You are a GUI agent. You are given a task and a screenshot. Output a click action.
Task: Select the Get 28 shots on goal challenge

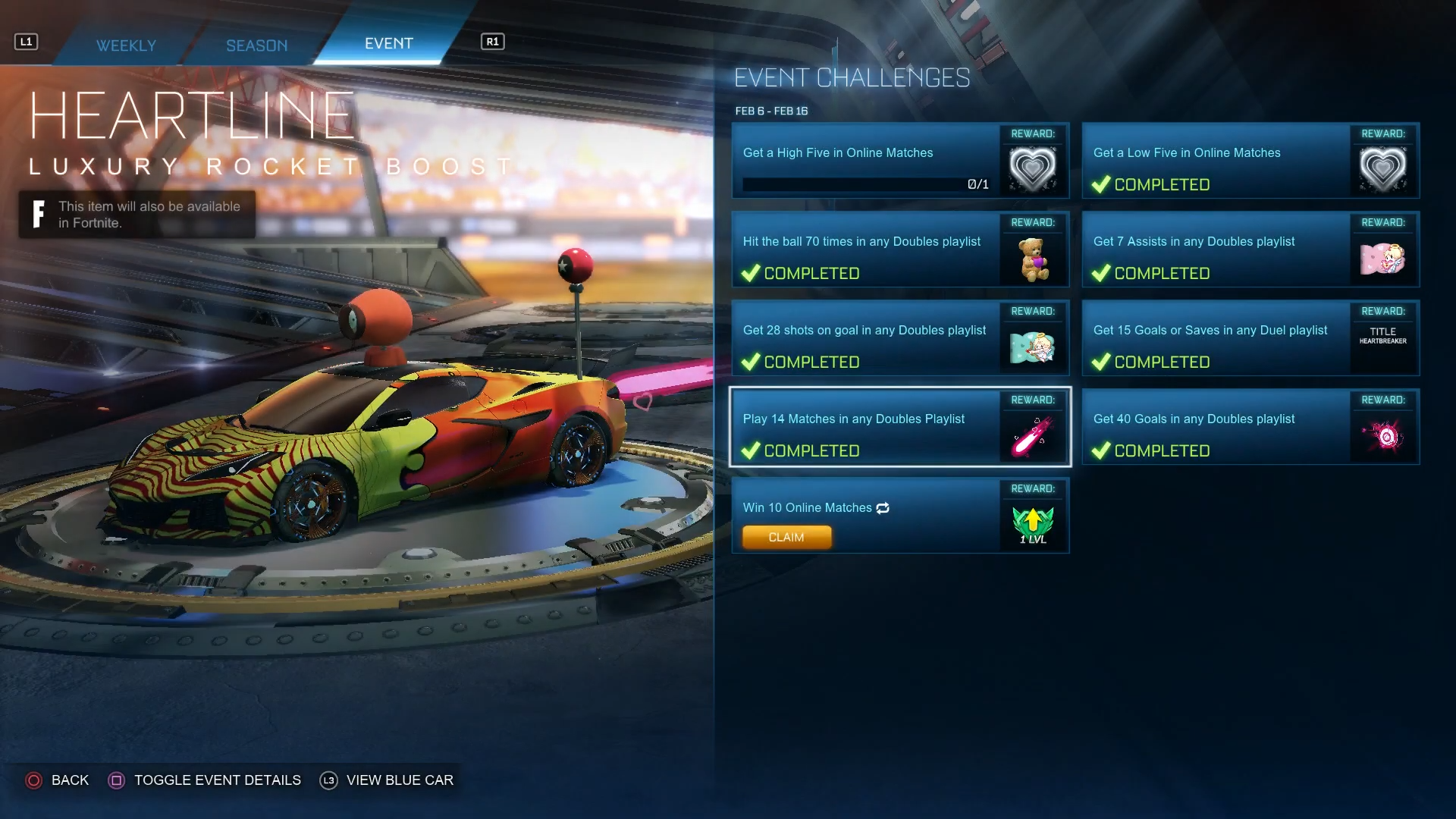[864, 338]
